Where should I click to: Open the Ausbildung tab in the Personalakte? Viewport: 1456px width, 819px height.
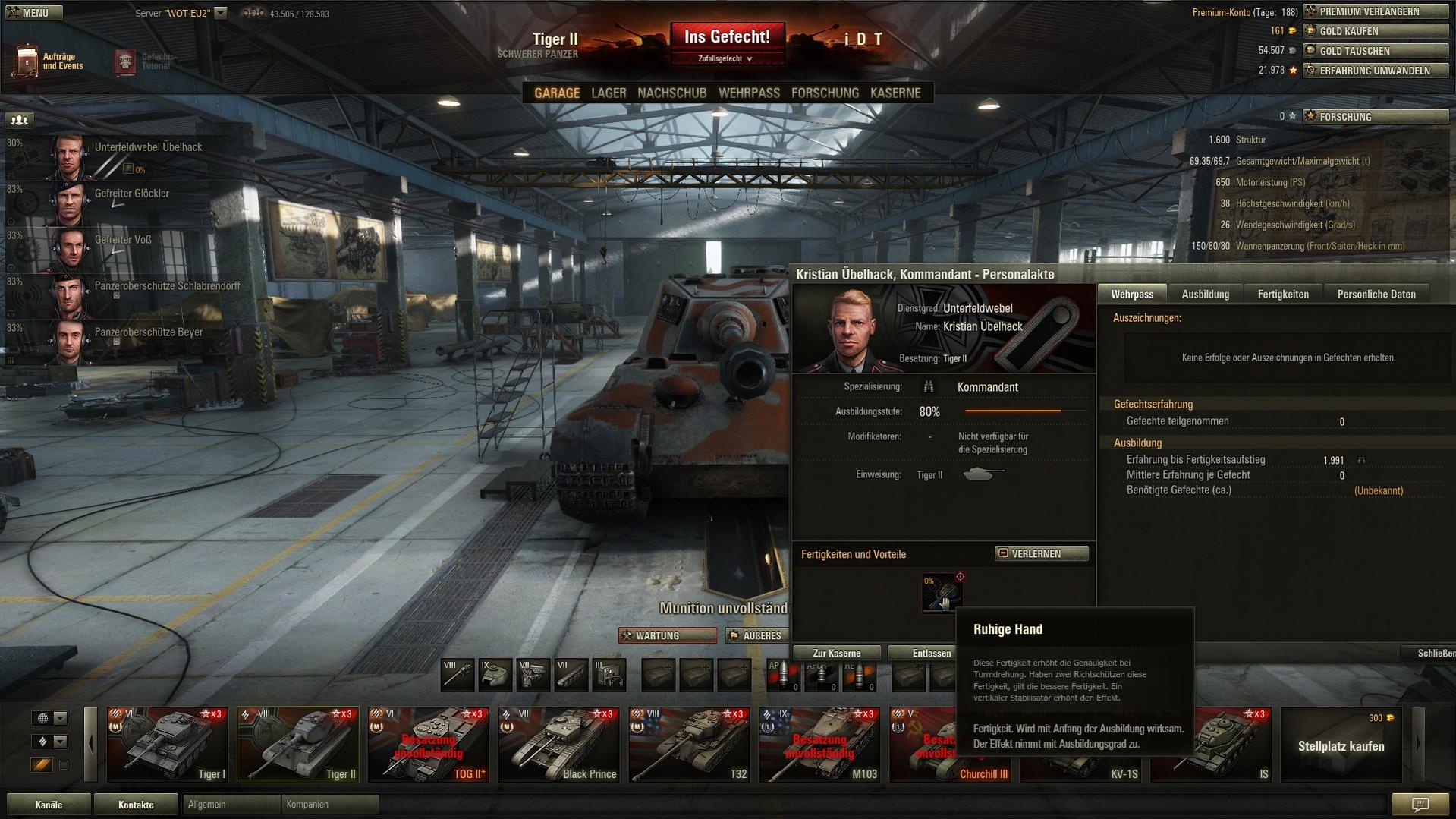[1205, 294]
